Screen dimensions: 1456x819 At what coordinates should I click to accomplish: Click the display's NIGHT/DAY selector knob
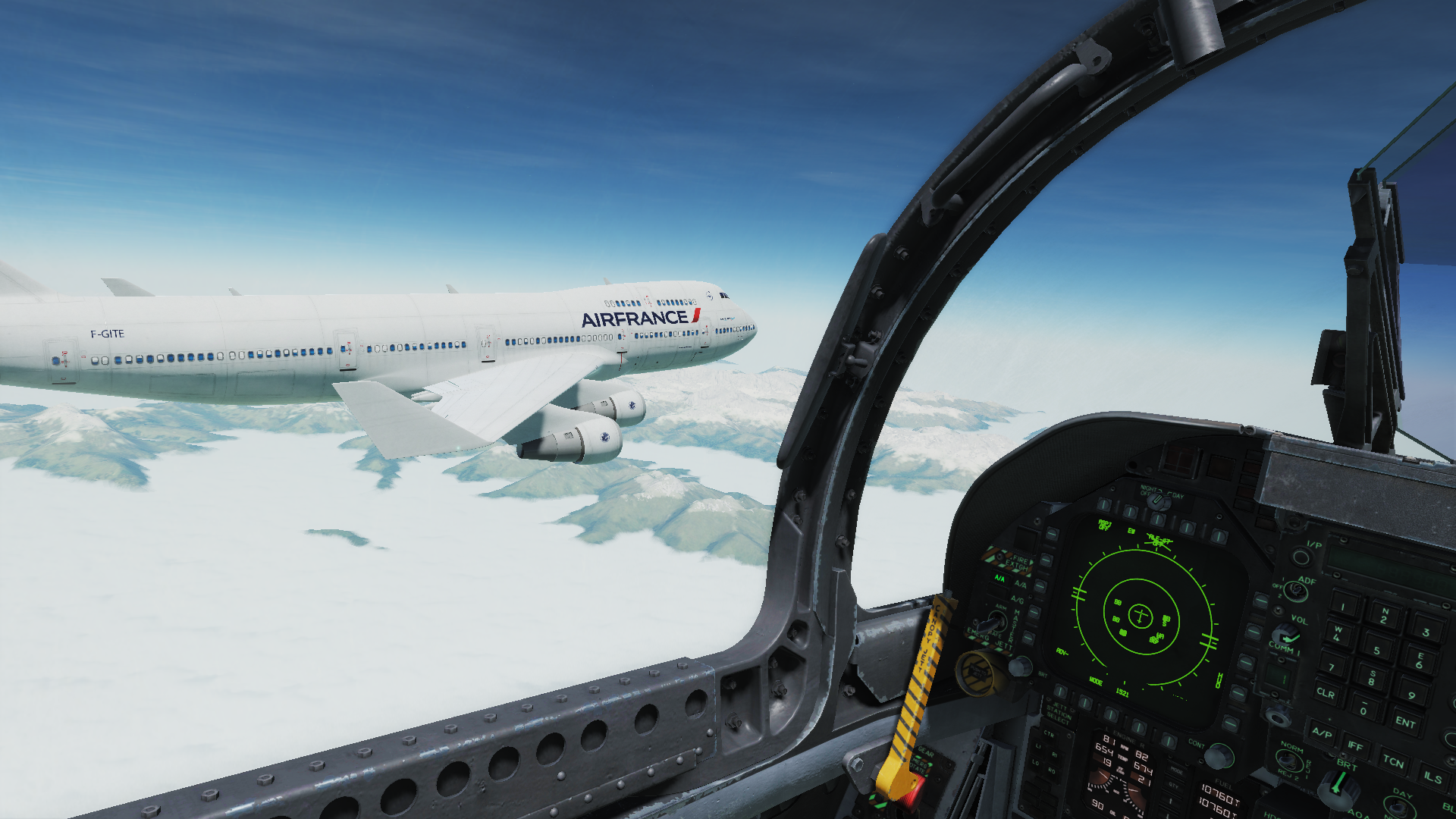coord(1156,501)
